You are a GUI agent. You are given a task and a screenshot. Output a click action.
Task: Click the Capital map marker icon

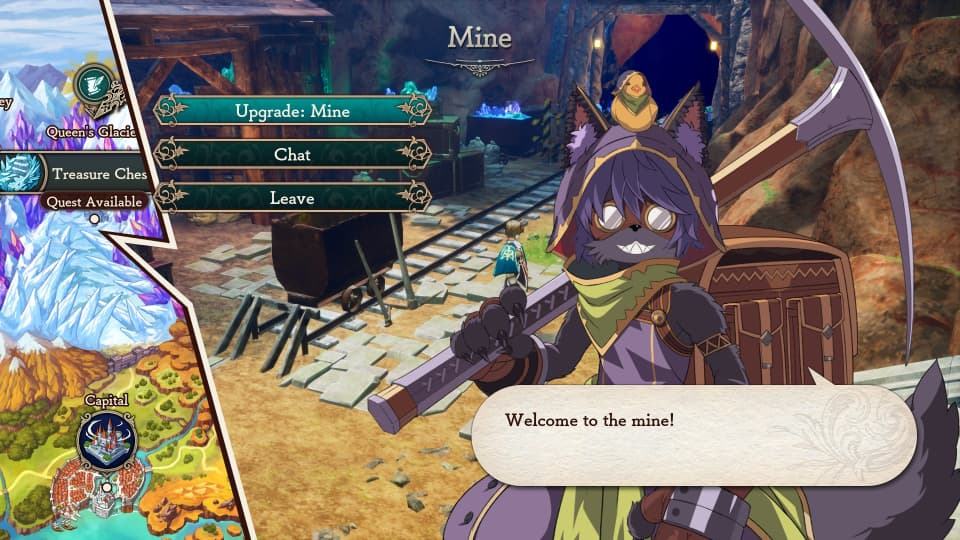107,441
